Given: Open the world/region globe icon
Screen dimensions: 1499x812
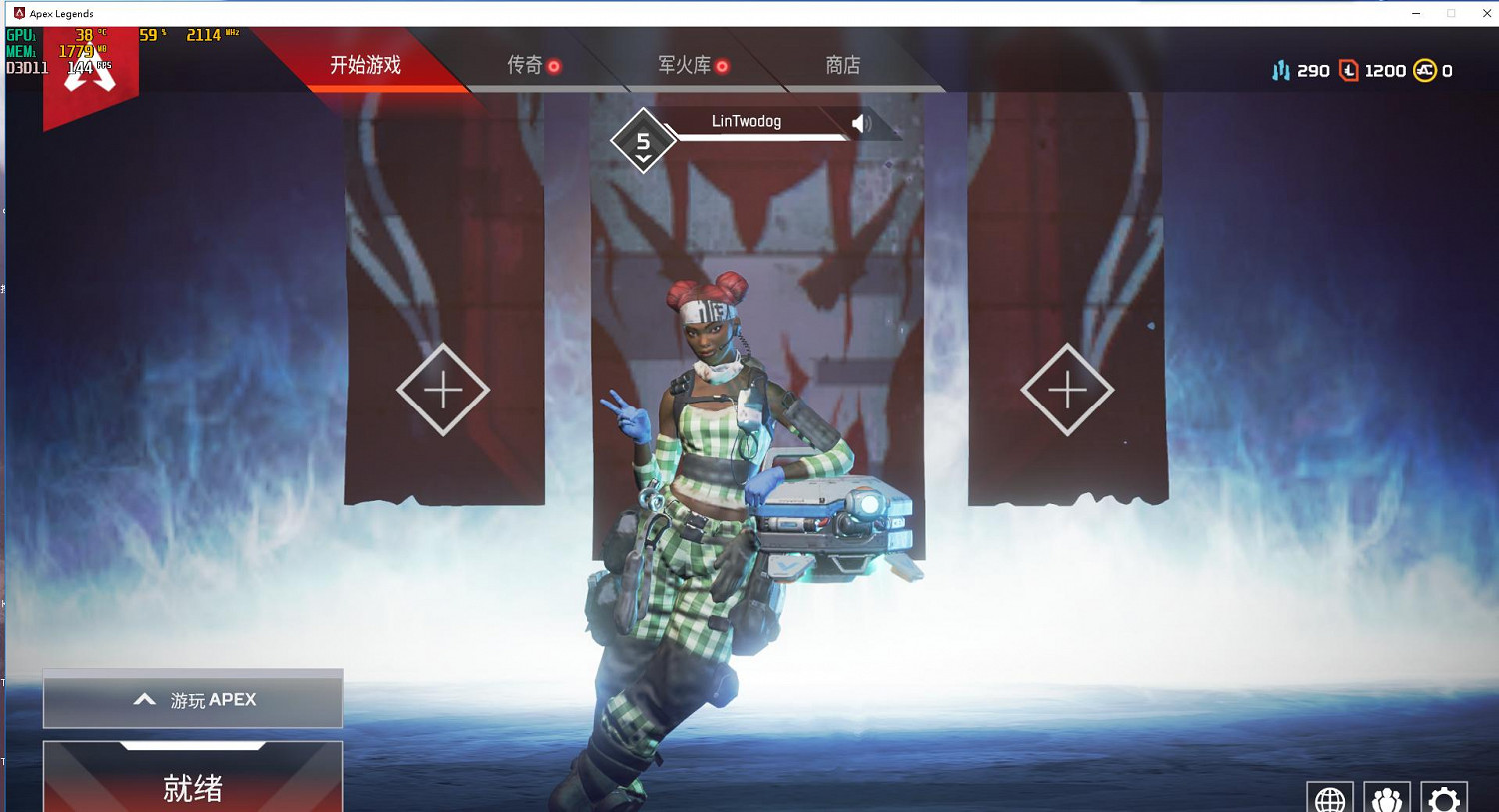Looking at the screenshot, I should point(1330,800).
